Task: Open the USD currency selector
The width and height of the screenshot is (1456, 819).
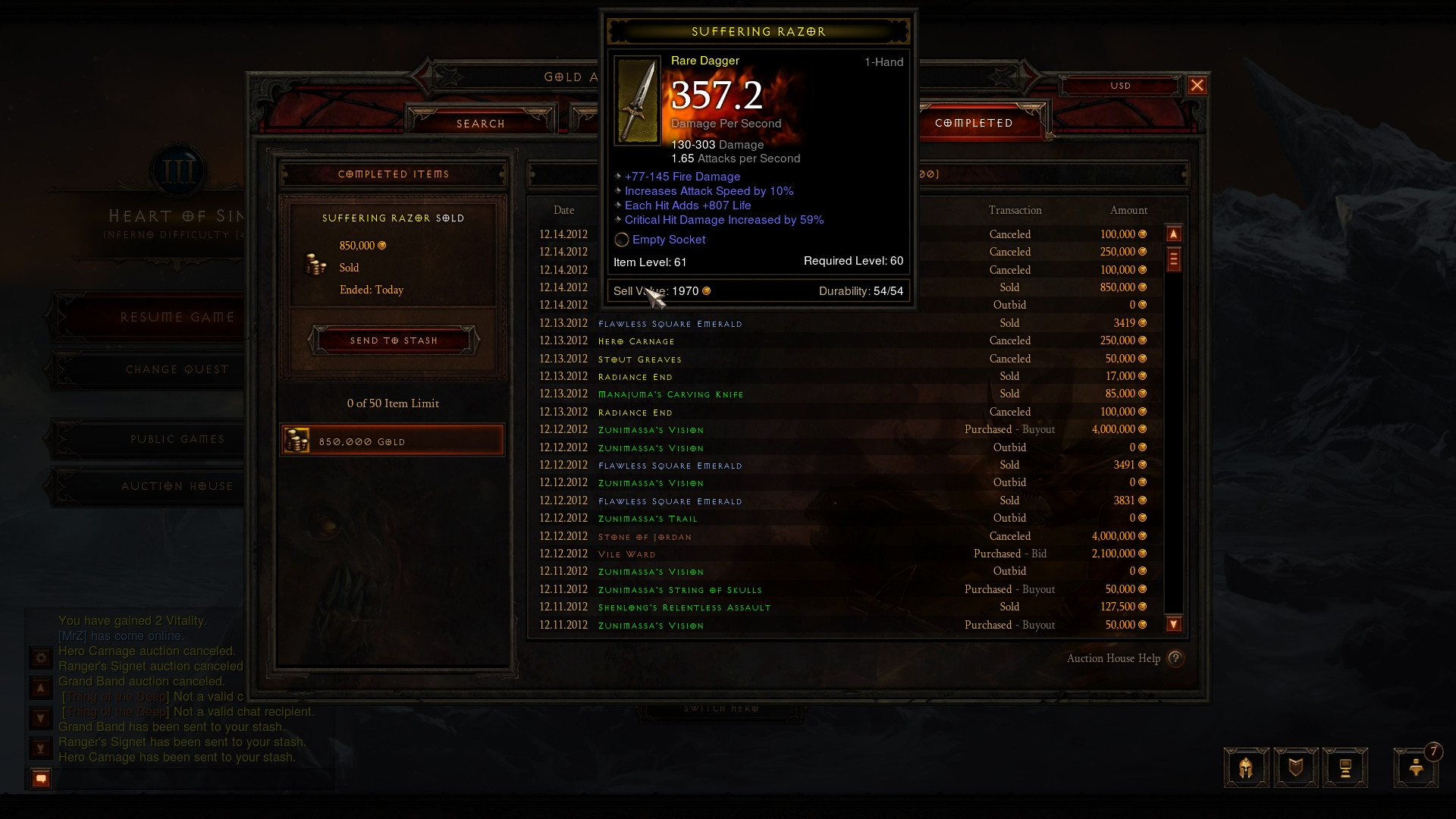Action: pyautogui.click(x=1121, y=85)
